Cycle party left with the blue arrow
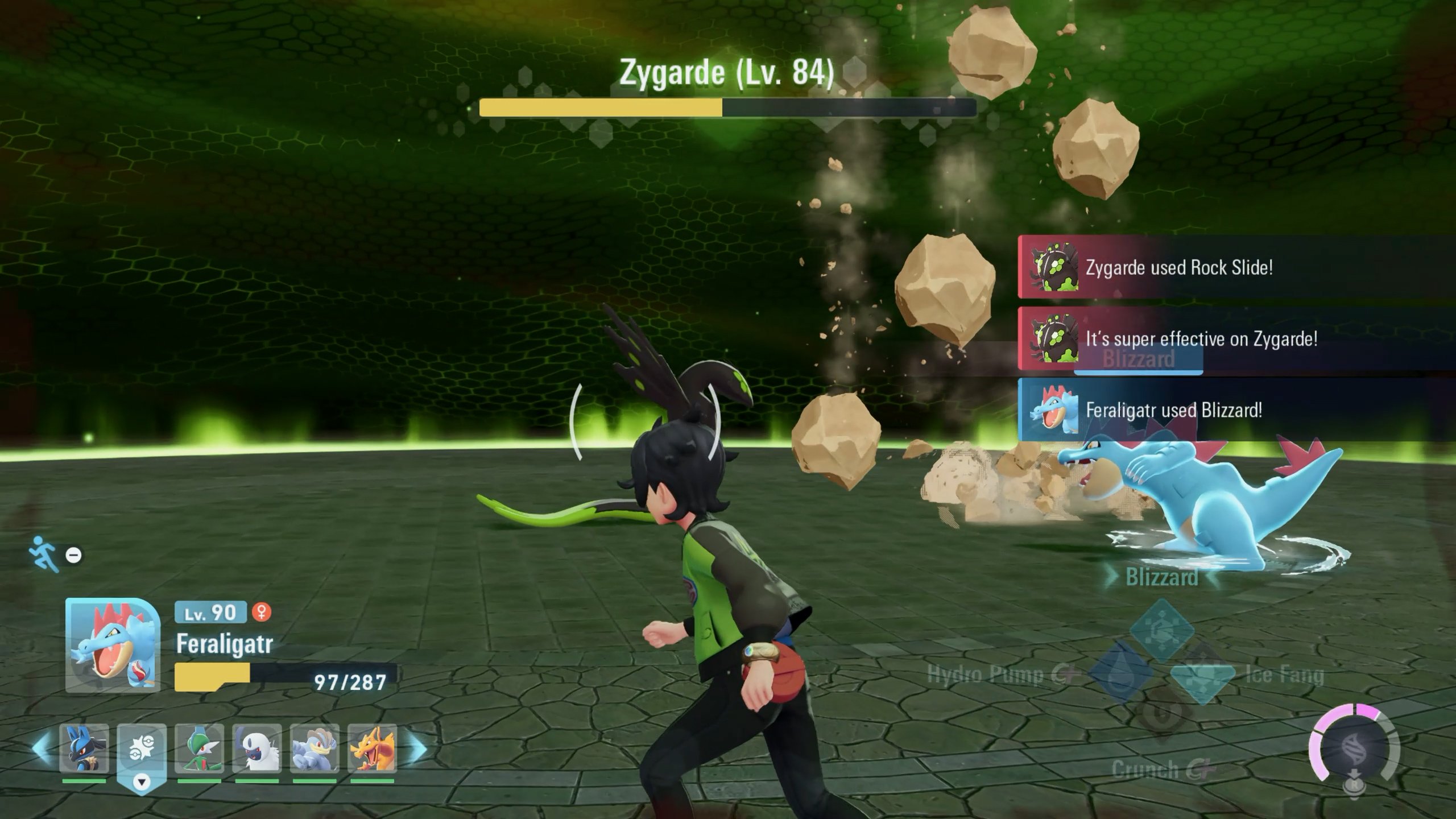The image size is (1456, 819). [x=41, y=748]
